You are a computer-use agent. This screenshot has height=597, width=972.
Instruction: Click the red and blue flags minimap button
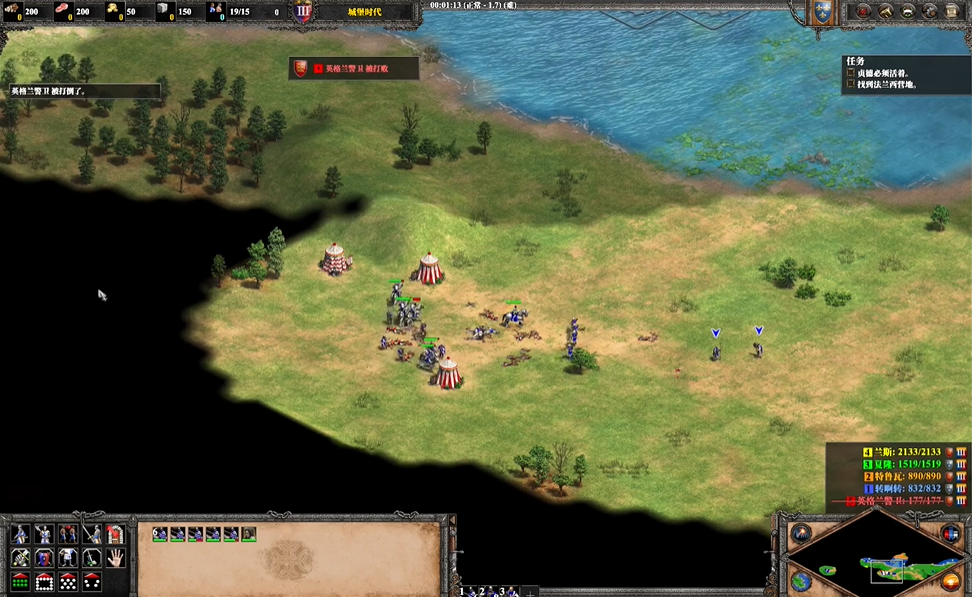[950, 534]
